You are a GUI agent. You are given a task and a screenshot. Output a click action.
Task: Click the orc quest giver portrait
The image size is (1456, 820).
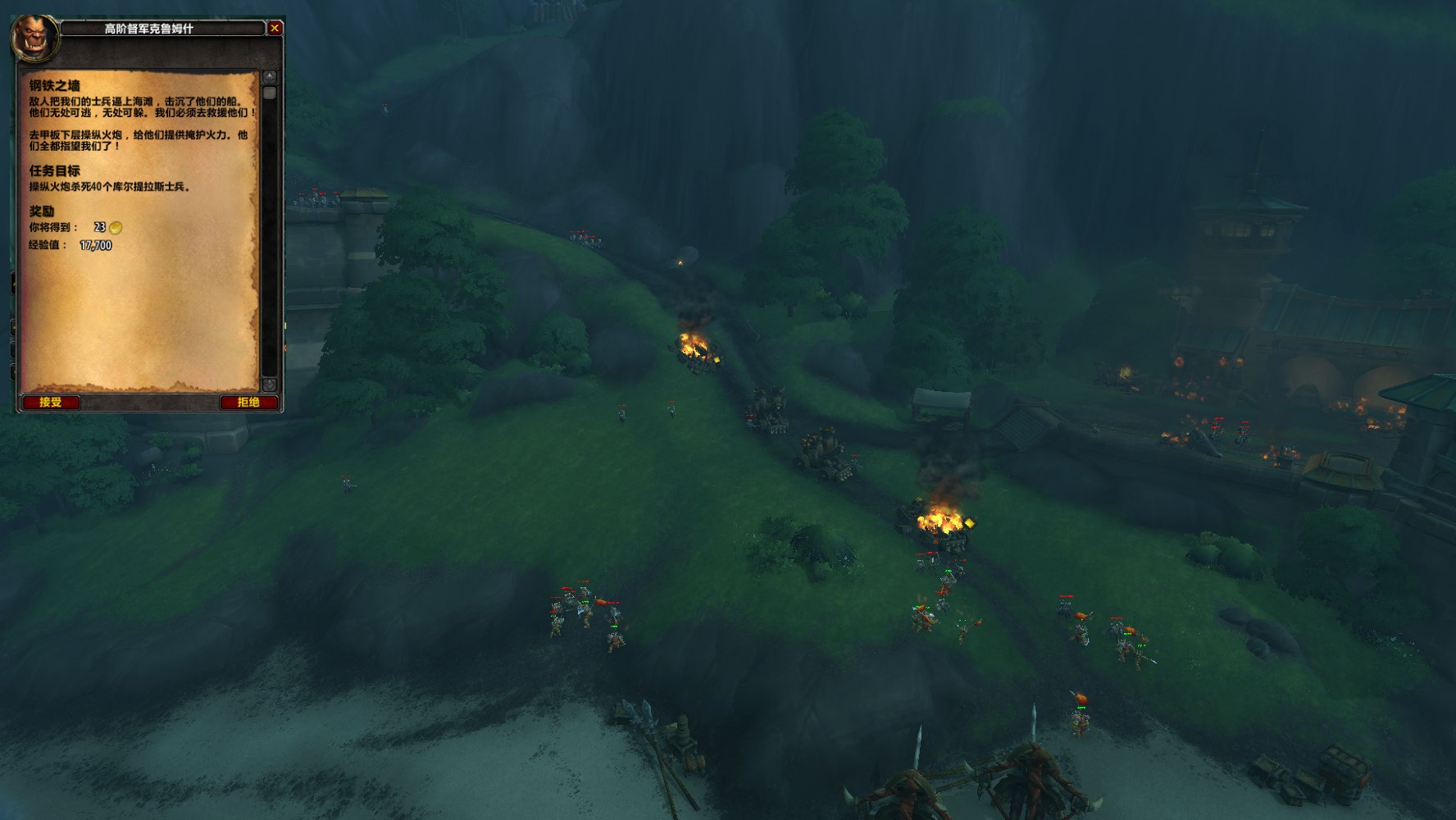(x=36, y=38)
